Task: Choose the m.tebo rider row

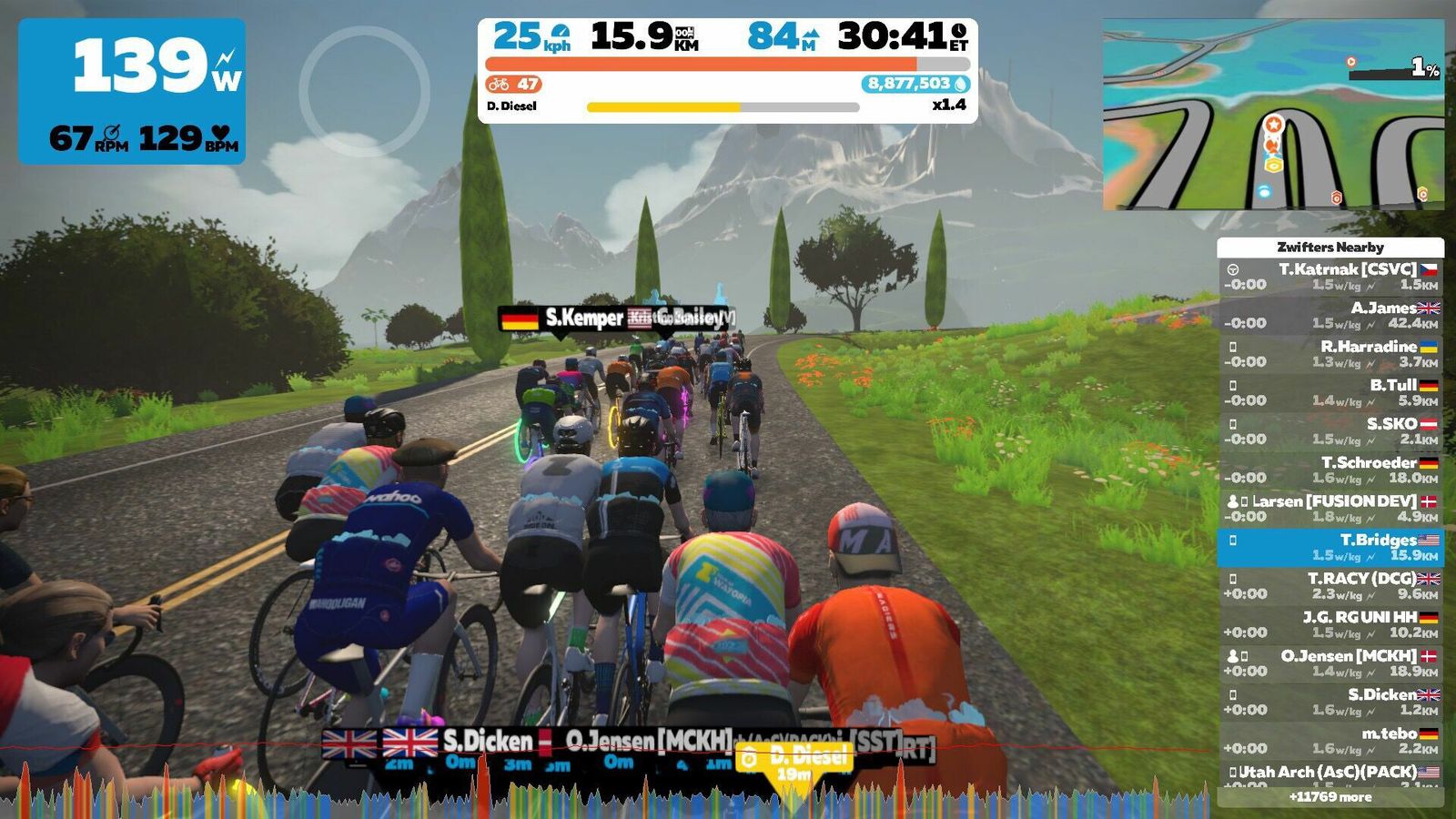Action: point(1330,741)
